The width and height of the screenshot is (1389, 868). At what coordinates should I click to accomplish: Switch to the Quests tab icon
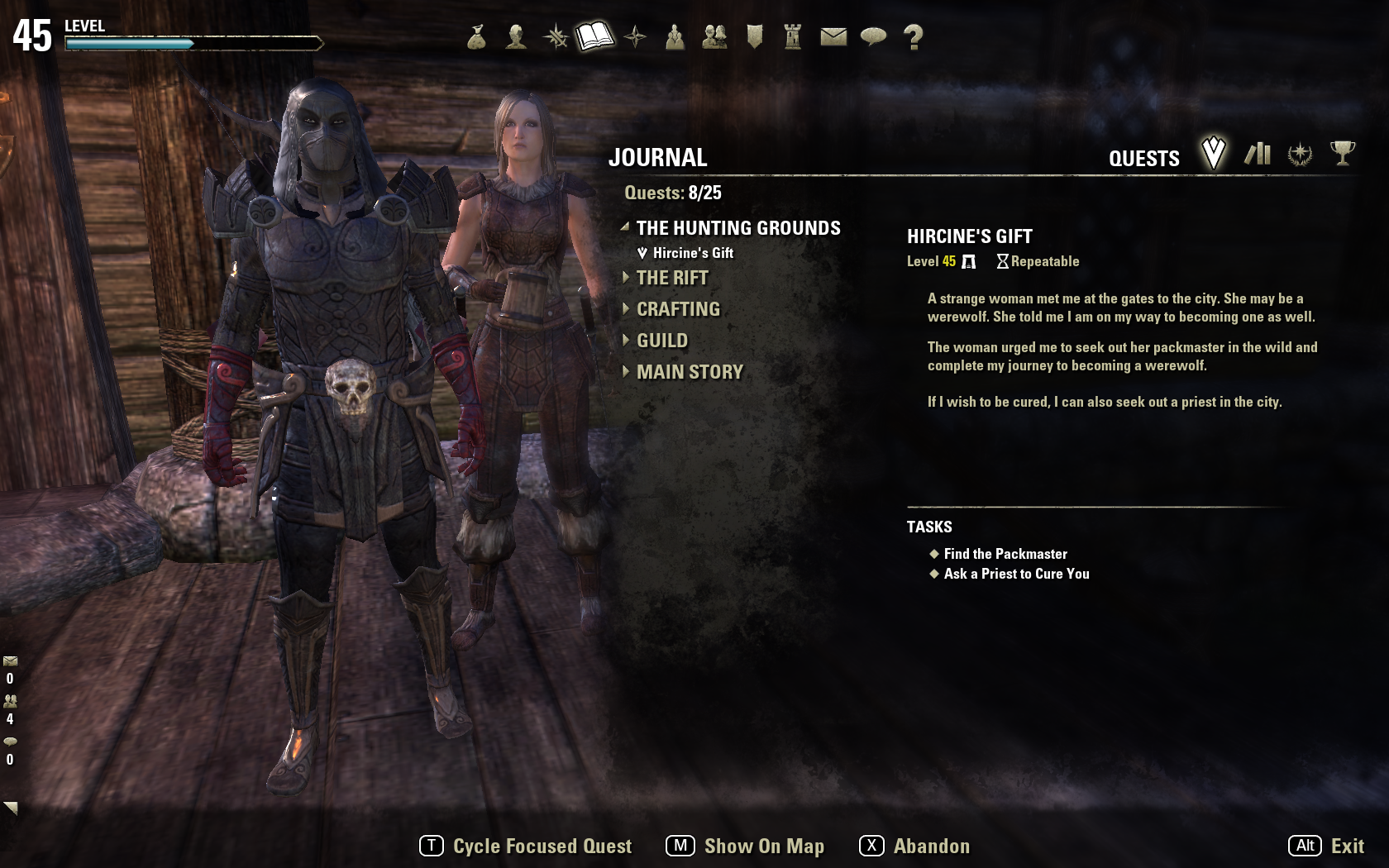pos(1213,153)
